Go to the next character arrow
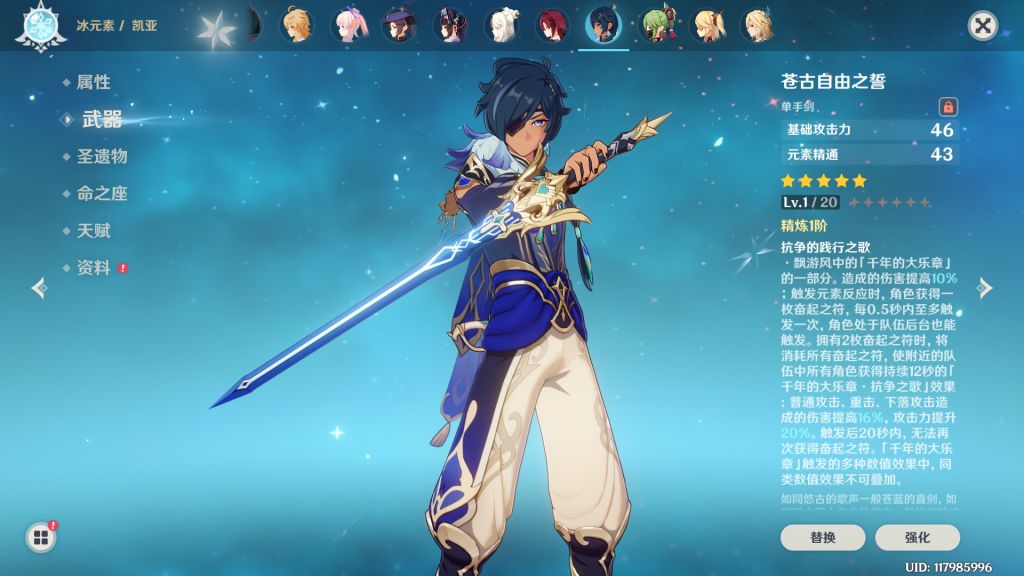 point(985,289)
